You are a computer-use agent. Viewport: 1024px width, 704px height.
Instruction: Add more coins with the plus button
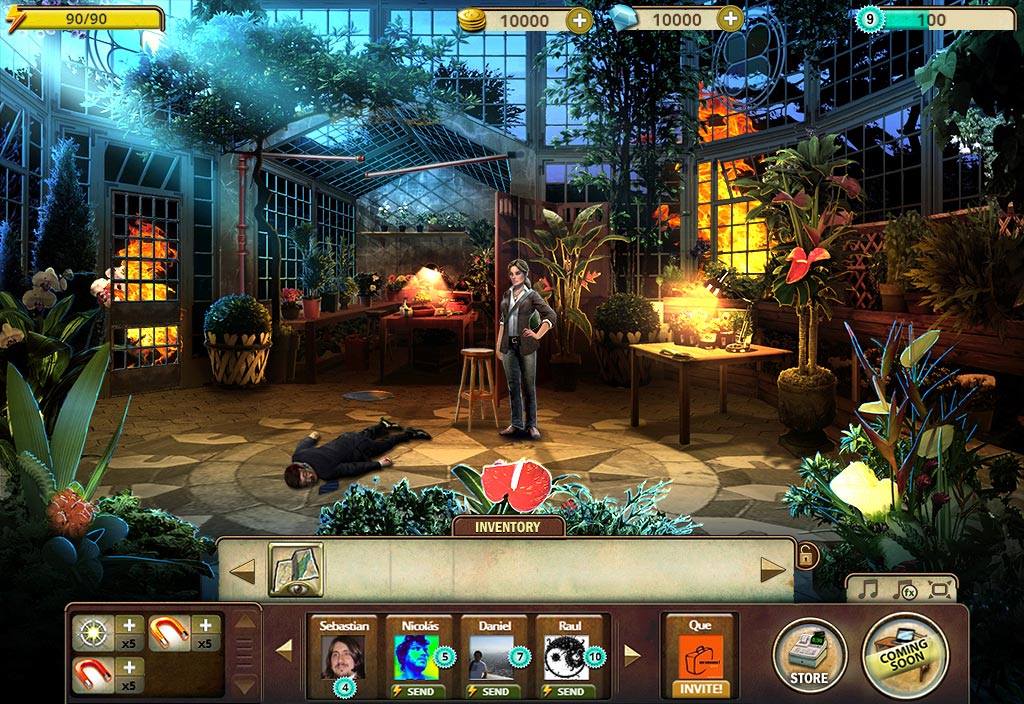pyautogui.click(x=579, y=19)
